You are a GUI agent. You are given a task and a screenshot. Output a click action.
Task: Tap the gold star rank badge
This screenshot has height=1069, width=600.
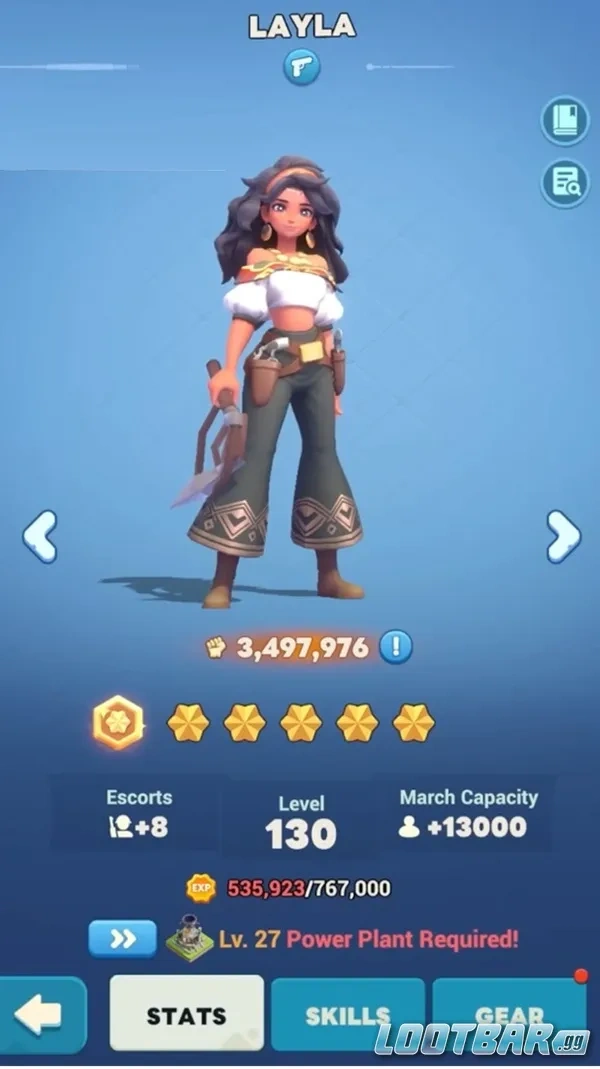[118, 722]
